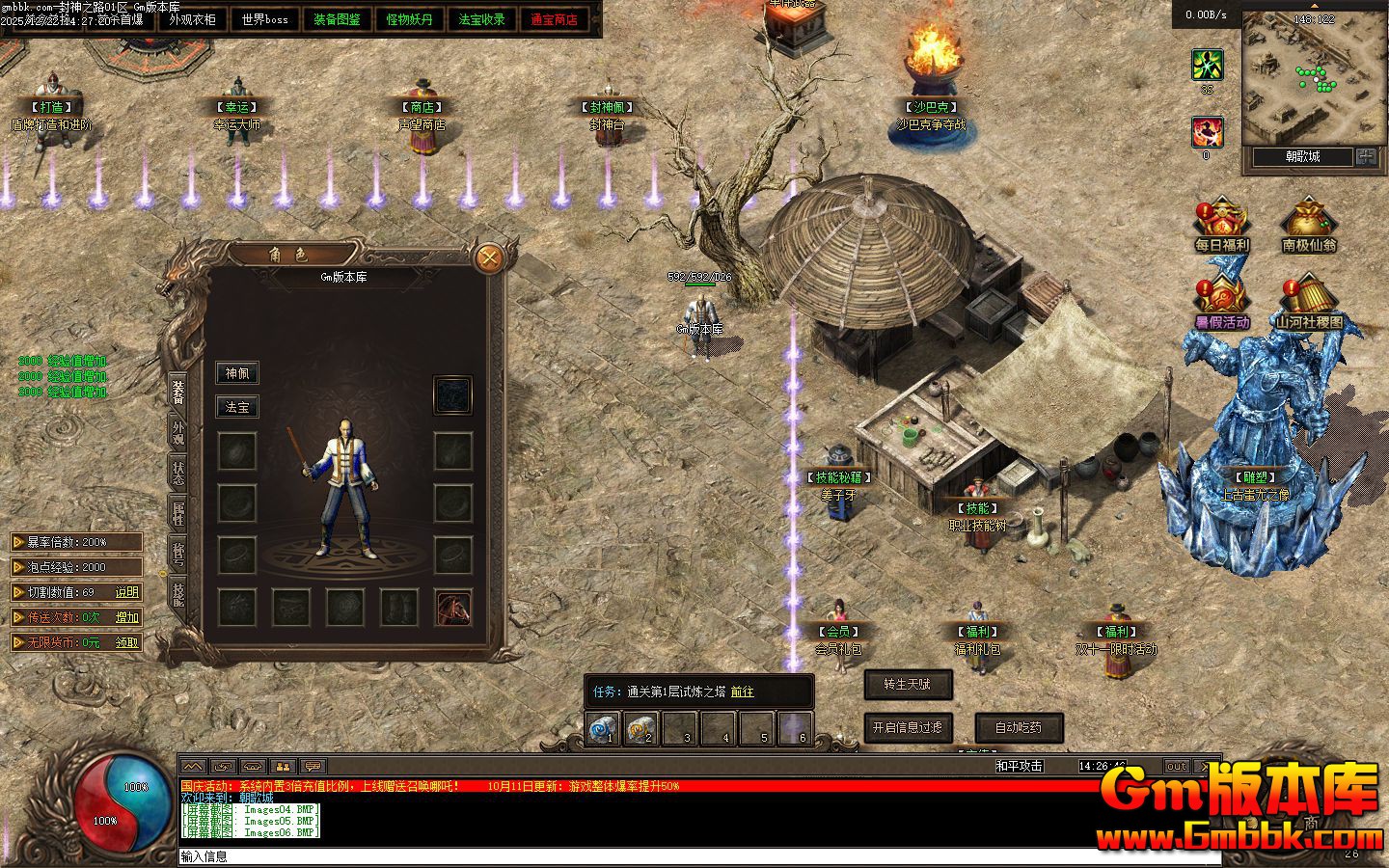The width and height of the screenshot is (1389, 868).
Task: Close the 角色 character panel
Action: 489,258
